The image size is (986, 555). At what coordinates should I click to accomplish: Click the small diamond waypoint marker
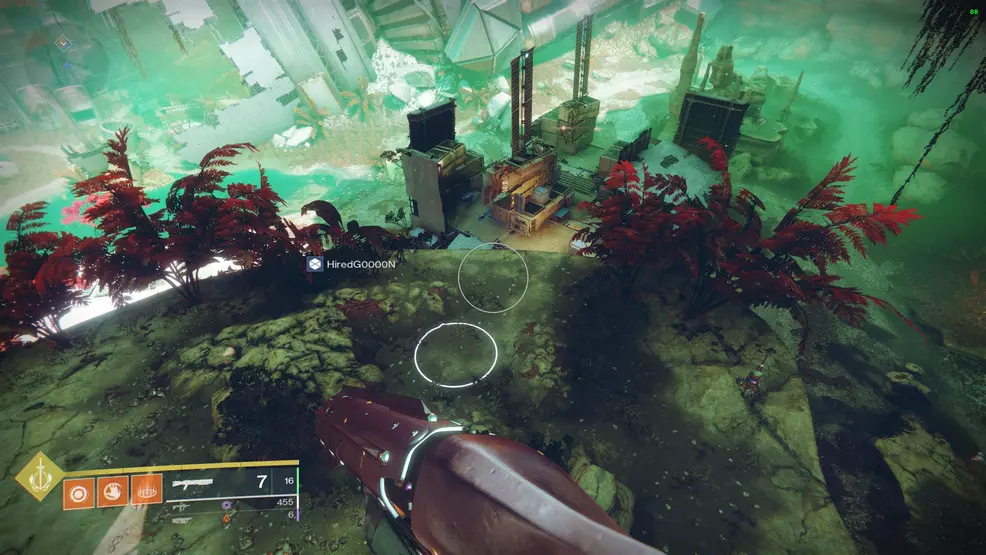tap(63, 43)
